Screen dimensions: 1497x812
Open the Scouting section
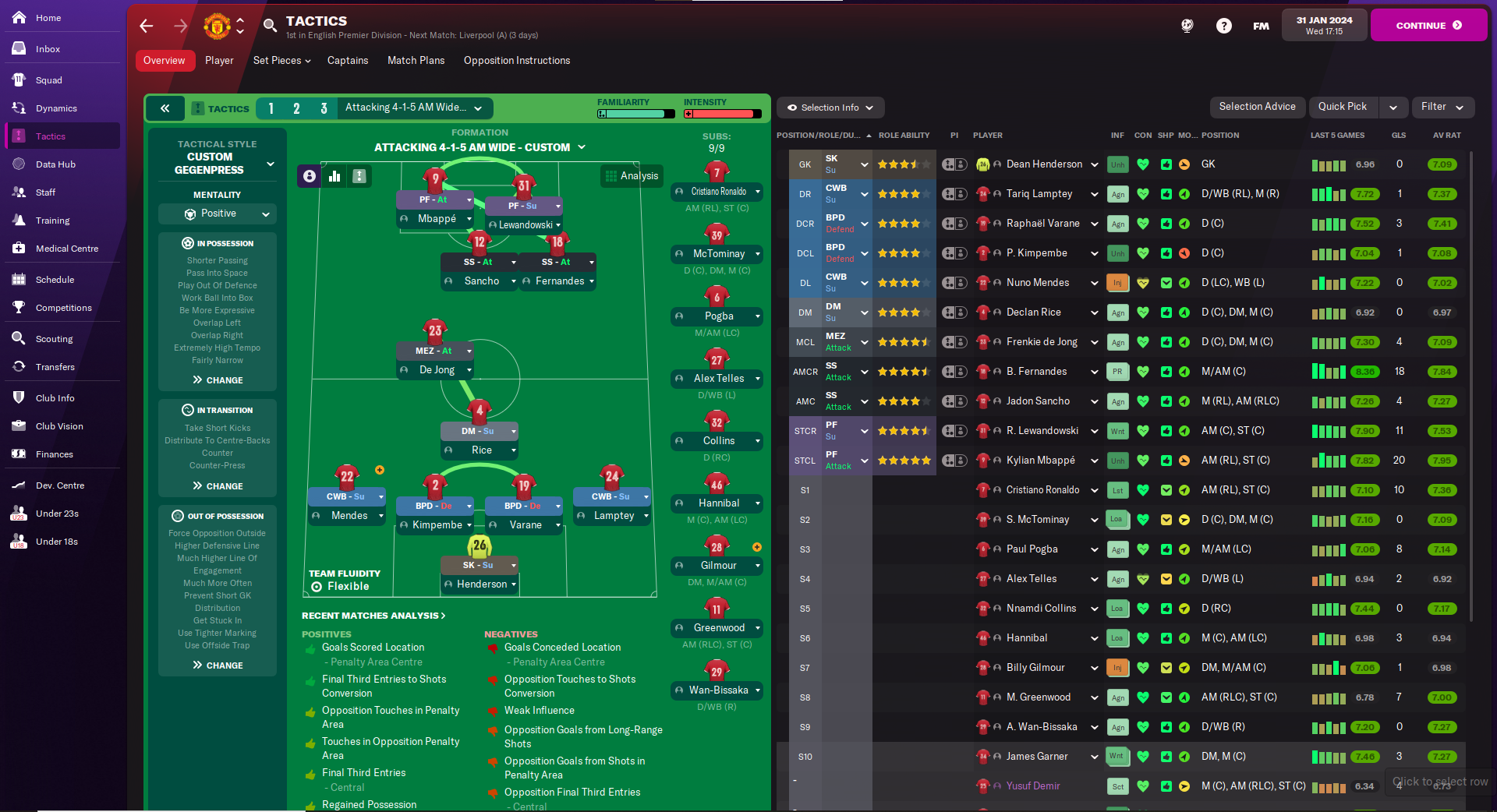pos(54,339)
